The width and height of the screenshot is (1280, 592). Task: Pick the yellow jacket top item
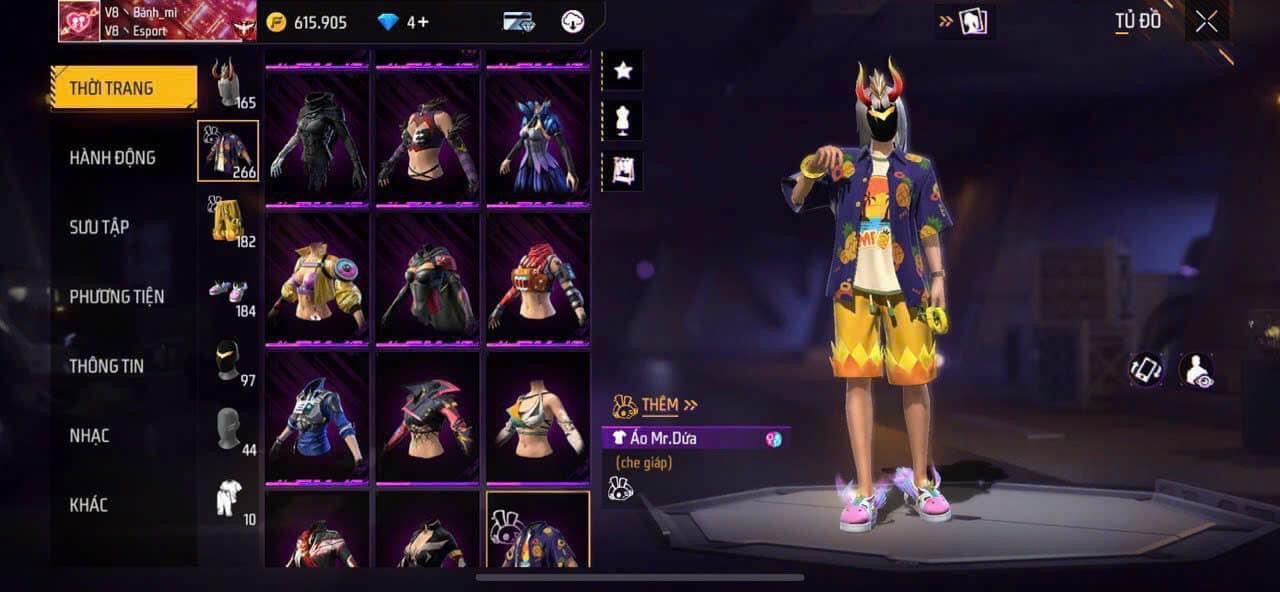(x=317, y=277)
